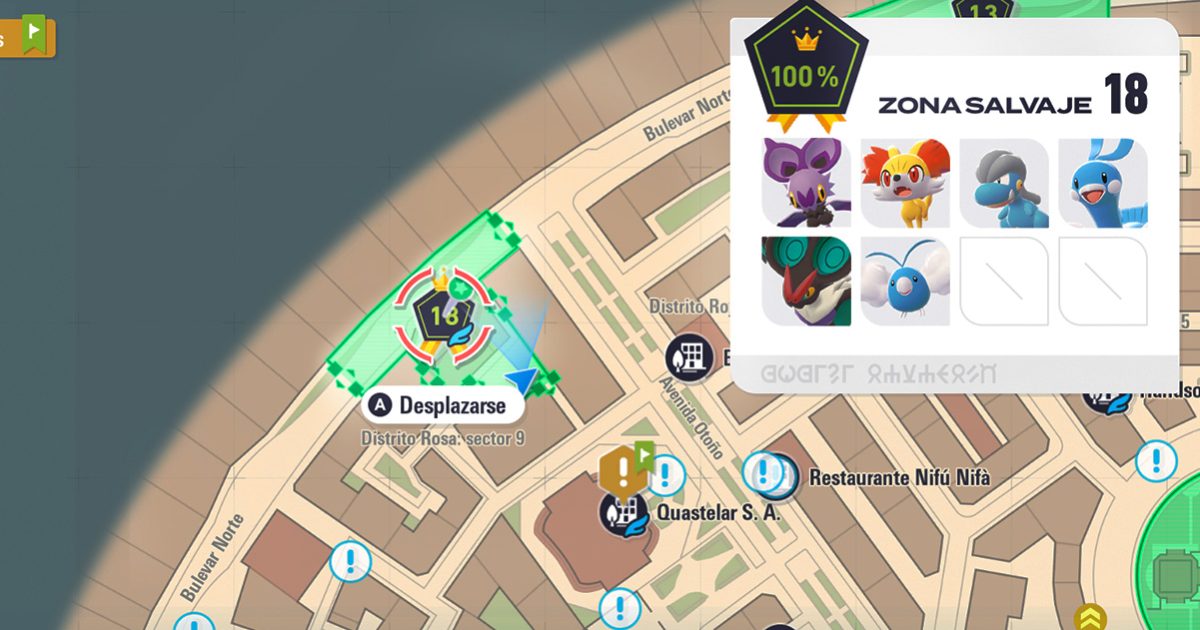
Task: Click the orange exclamation quest marker
Action: coord(622,468)
